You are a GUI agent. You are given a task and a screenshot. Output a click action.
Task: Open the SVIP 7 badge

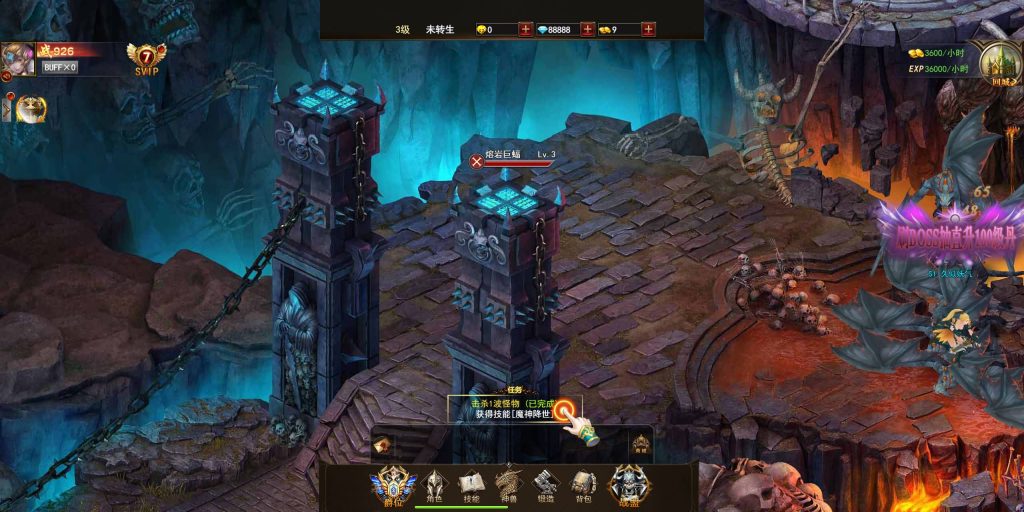pos(147,59)
